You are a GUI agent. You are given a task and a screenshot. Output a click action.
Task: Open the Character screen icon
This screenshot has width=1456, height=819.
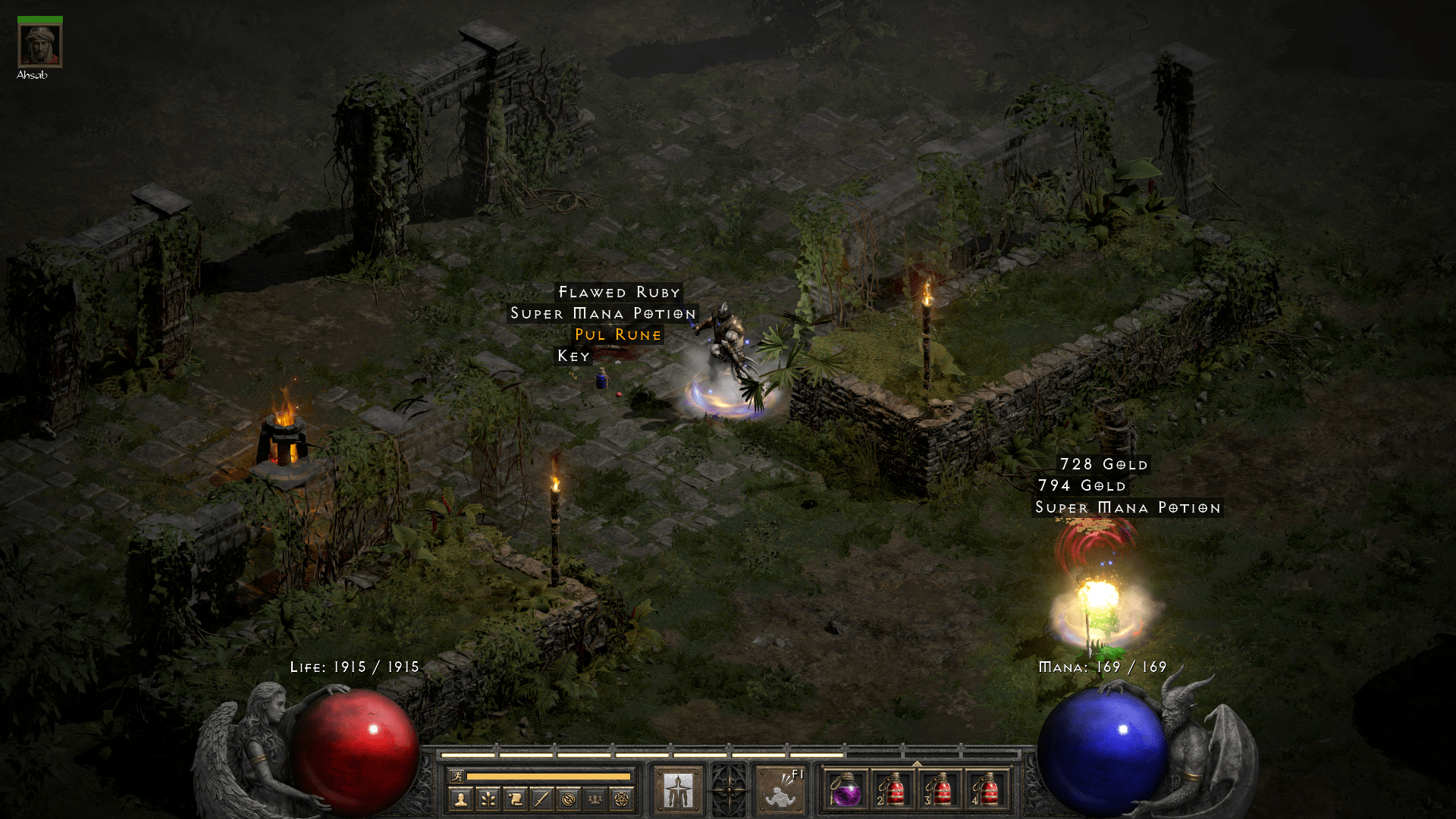click(460, 798)
